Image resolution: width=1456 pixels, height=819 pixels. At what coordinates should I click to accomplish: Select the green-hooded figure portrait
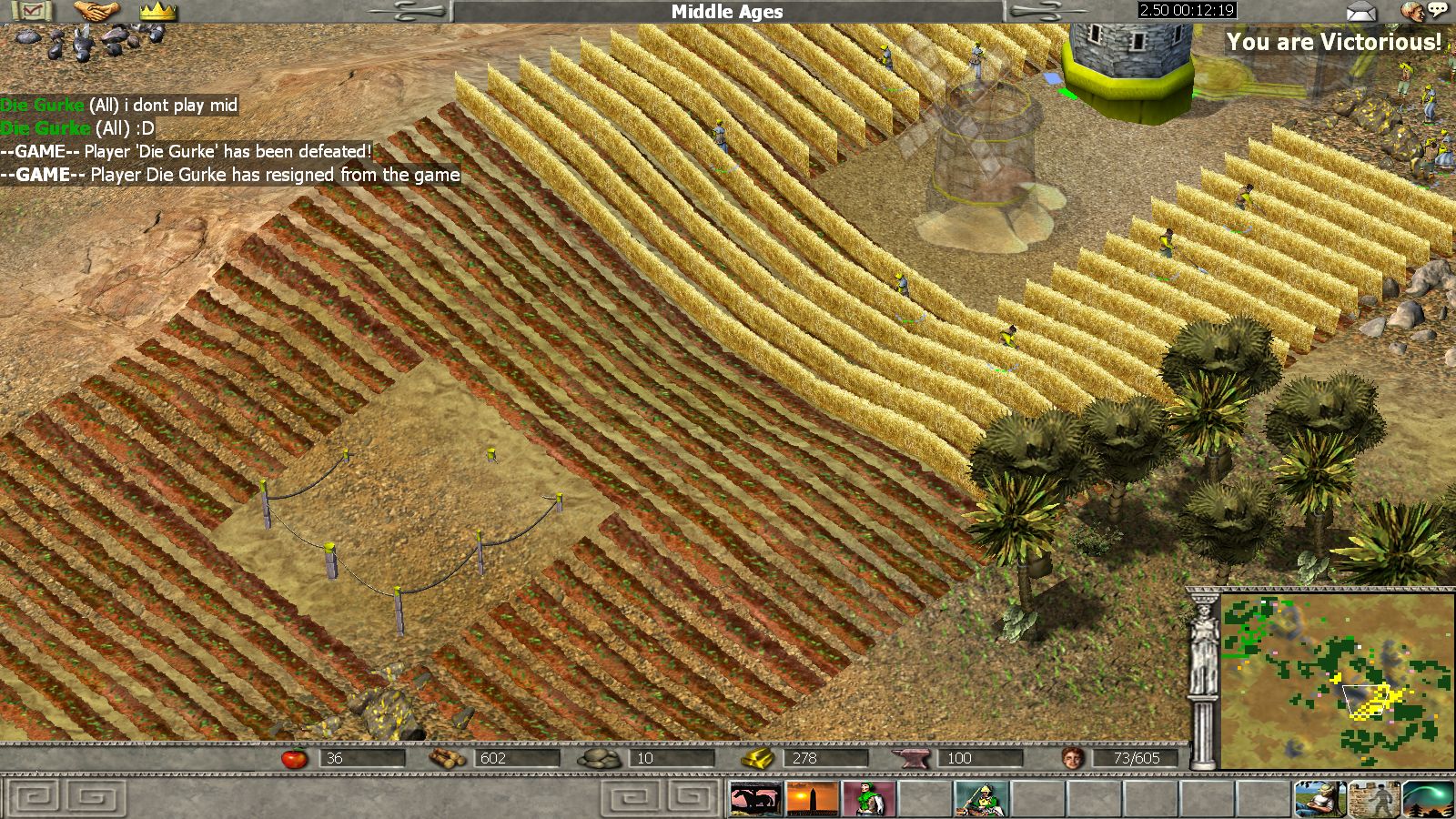coord(868,799)
